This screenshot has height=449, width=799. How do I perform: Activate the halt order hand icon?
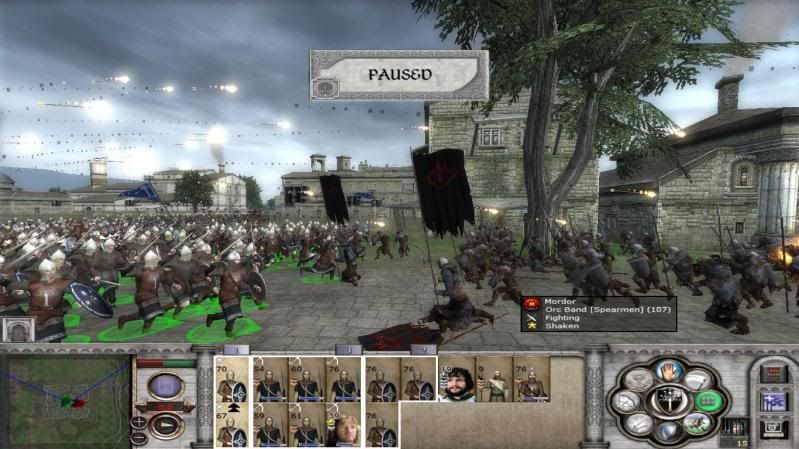click(x=667, y=371)
